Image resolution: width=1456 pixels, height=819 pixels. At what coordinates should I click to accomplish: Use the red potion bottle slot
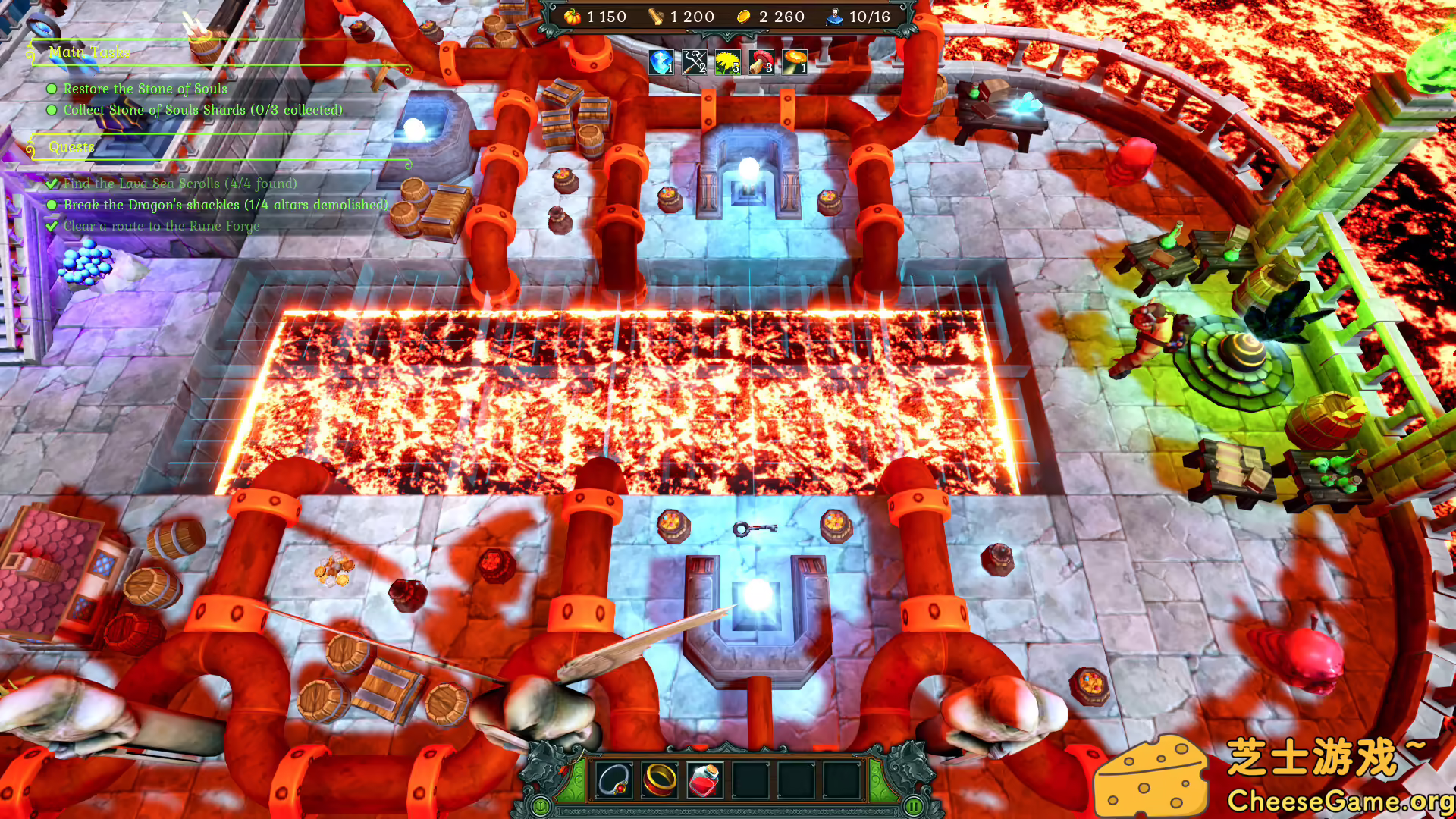(705, 780)
